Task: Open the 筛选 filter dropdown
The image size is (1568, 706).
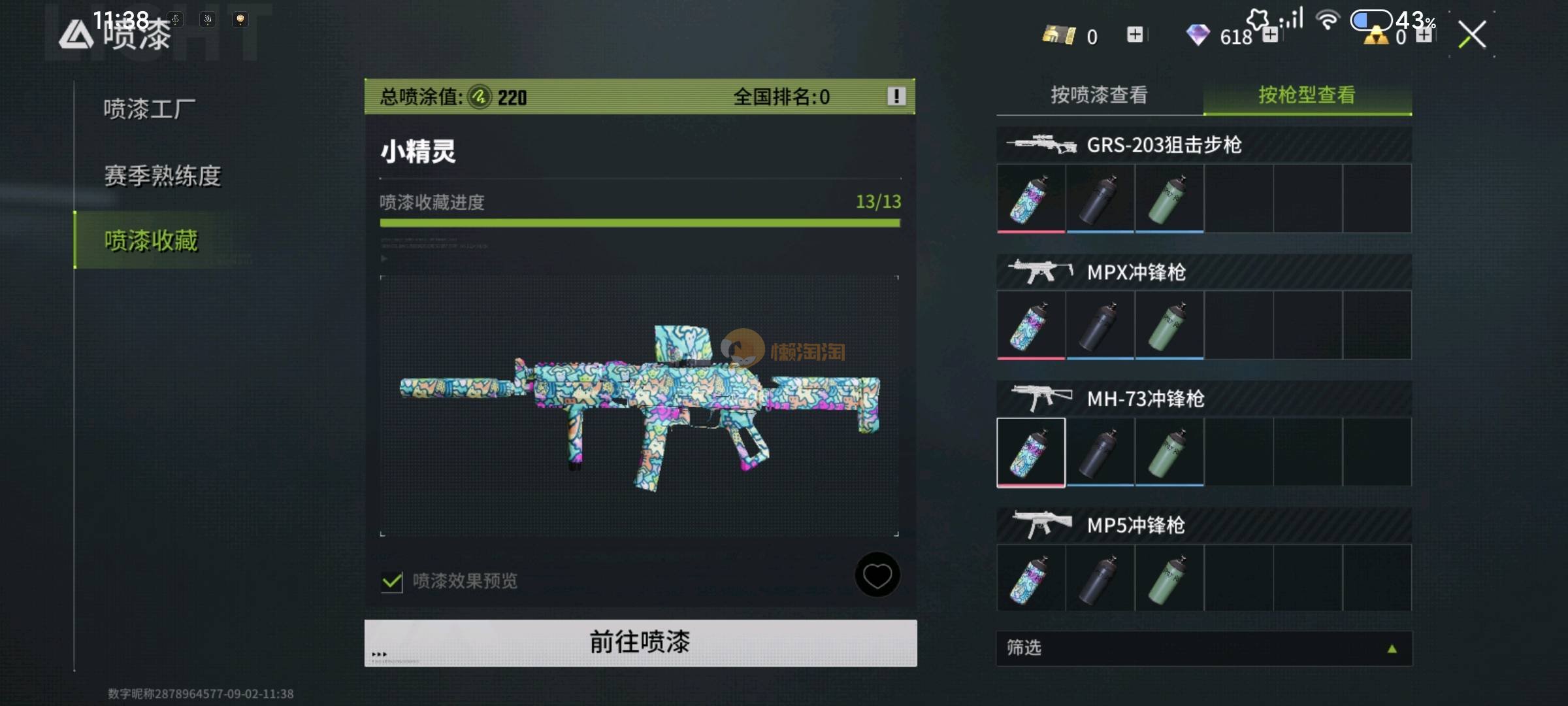Action: (x=1203, y=648)
